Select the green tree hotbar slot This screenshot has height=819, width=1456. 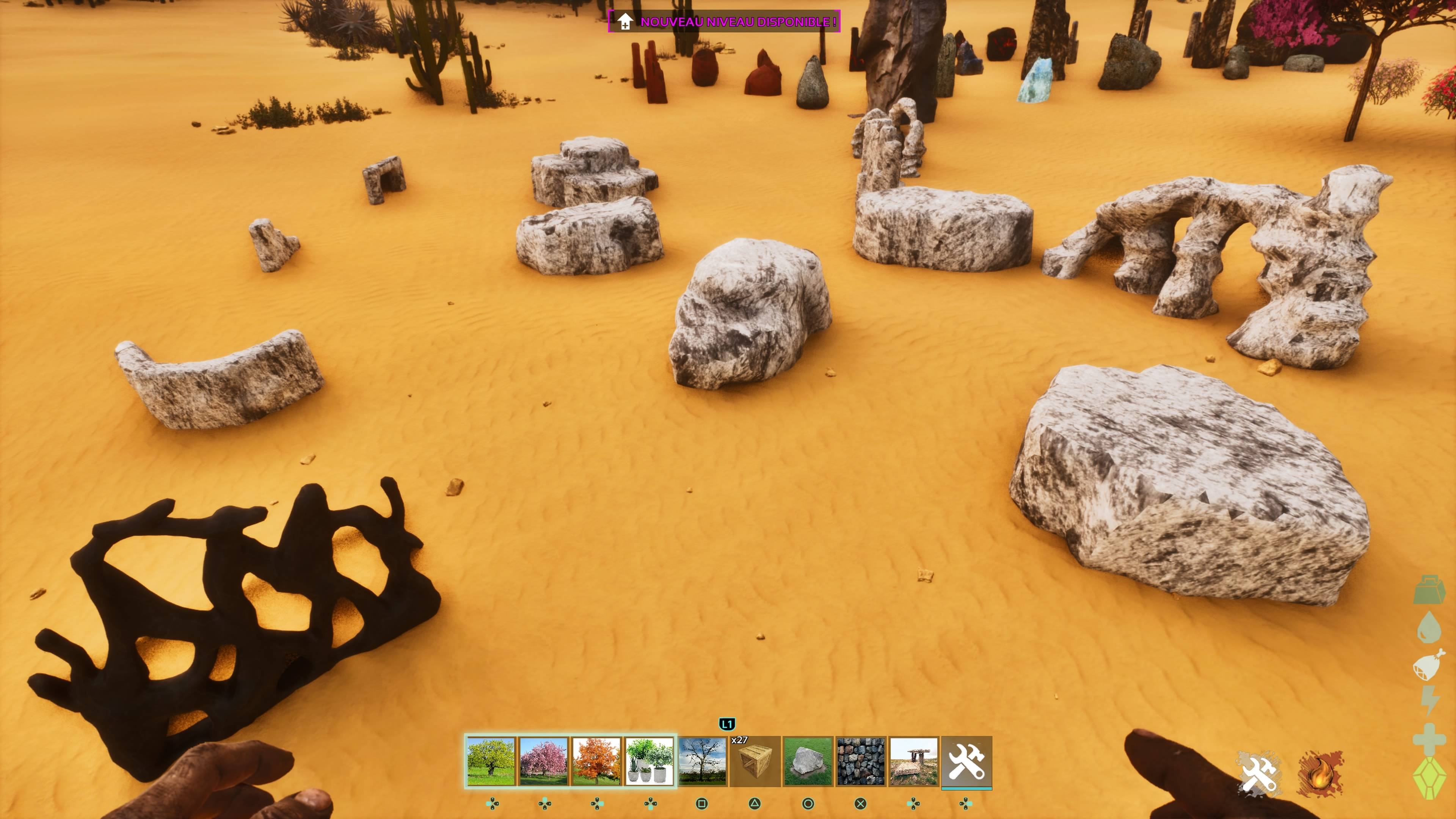pos(491,761)
